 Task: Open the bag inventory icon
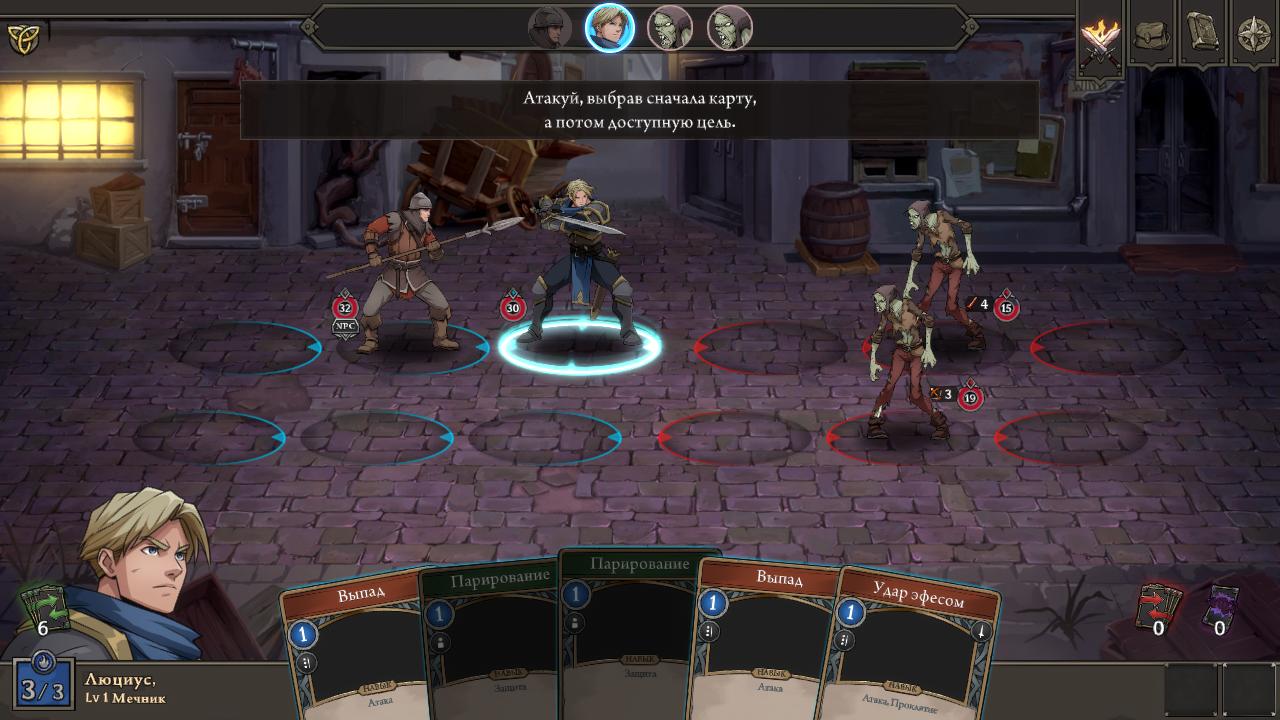(x=1152, y=36)
